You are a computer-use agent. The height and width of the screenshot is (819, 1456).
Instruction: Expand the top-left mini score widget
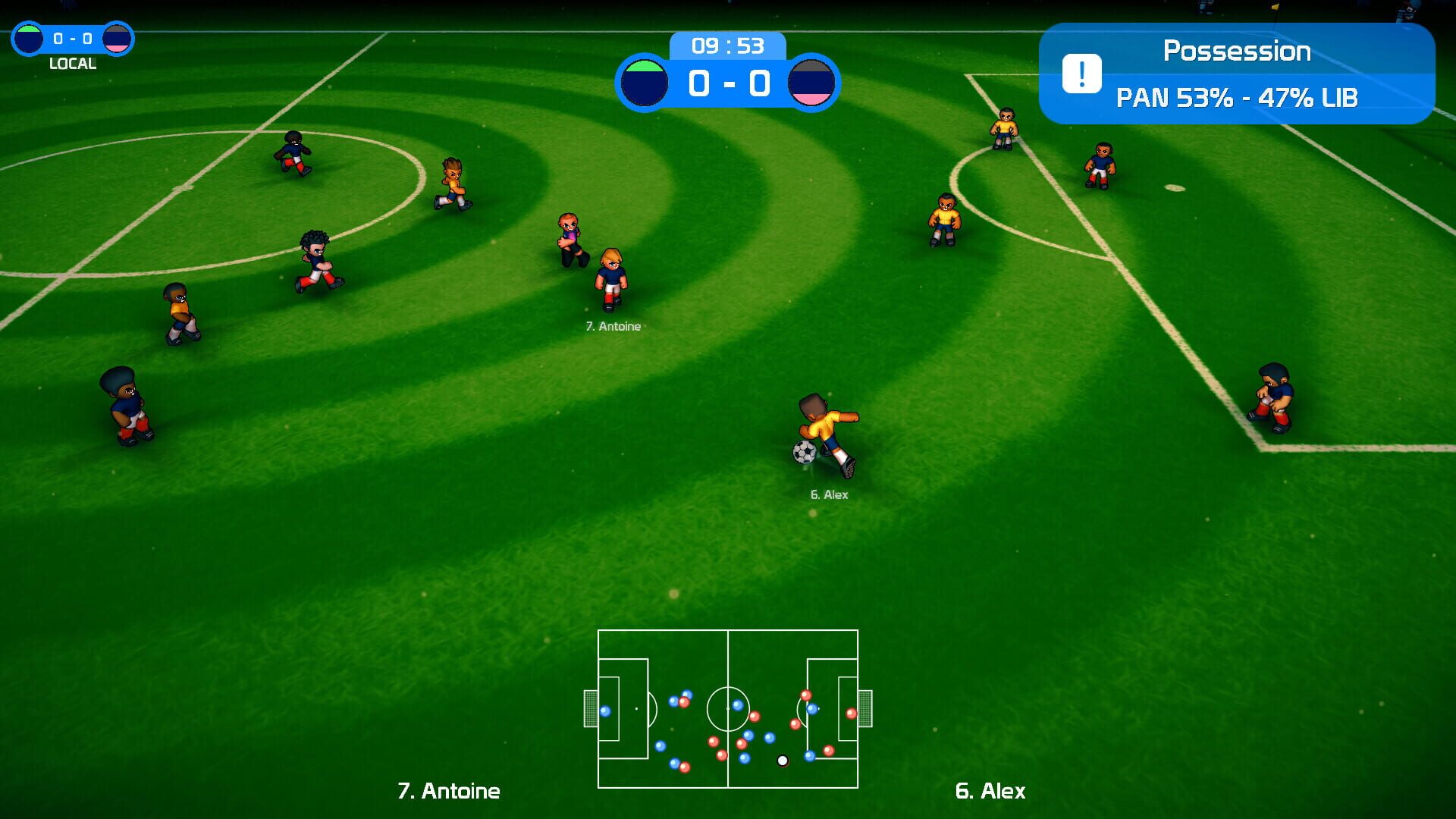pos(71,36)
